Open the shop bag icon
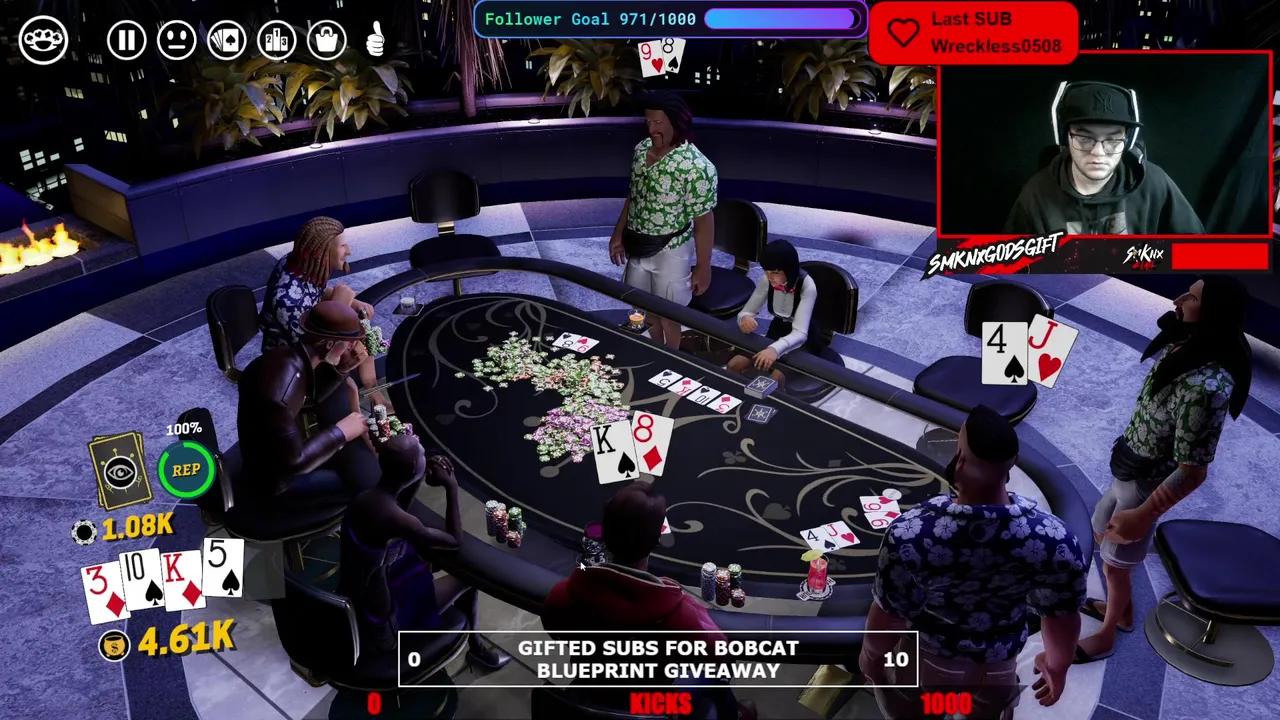Image resolution: width=1280 pixels, height=720 pixels. (x=327, y=41)
